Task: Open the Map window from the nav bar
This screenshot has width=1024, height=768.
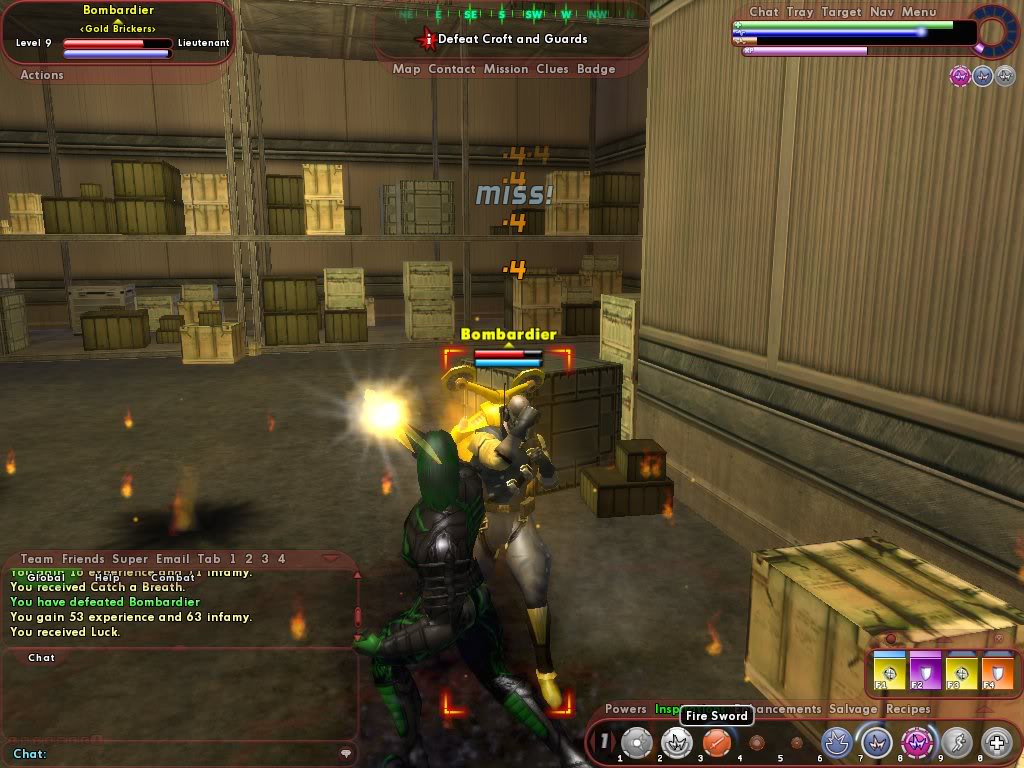Action: [406, 69]
